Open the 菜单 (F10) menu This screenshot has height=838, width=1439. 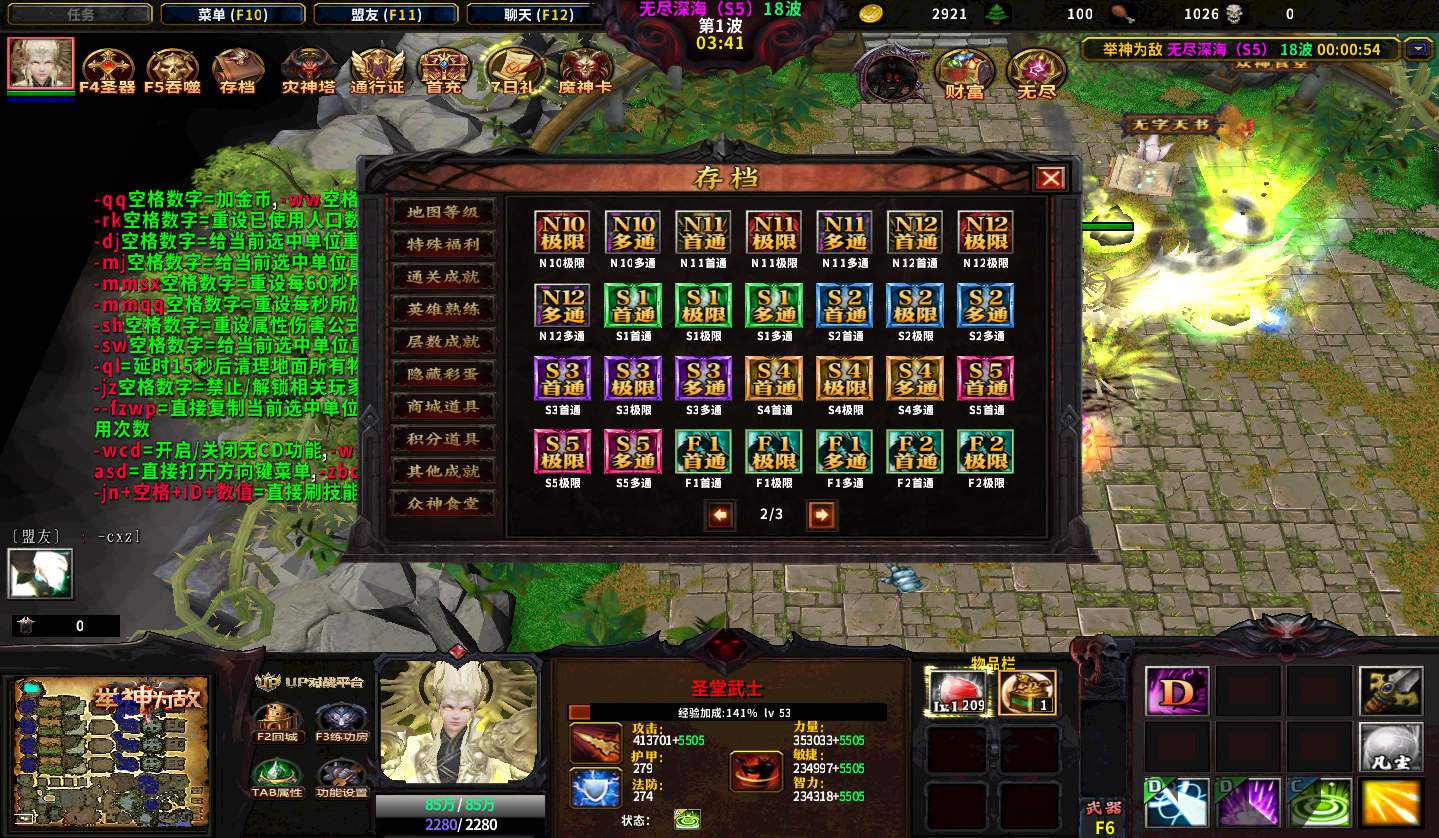click(232, 14)
